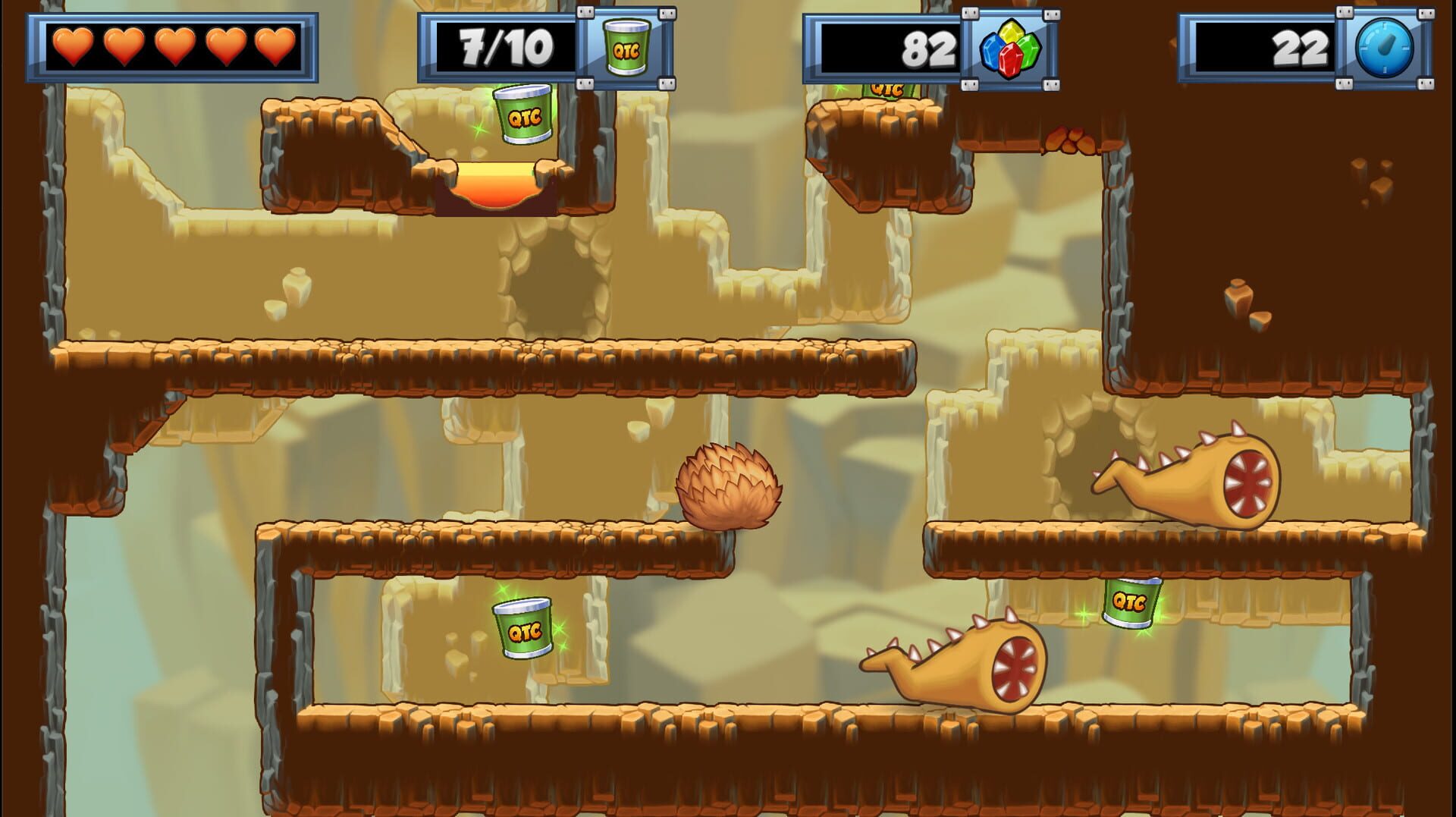Viewport: 1456px width, 817px height.
Task: Click the QTC can counter icon
Action: coord(626,48)
